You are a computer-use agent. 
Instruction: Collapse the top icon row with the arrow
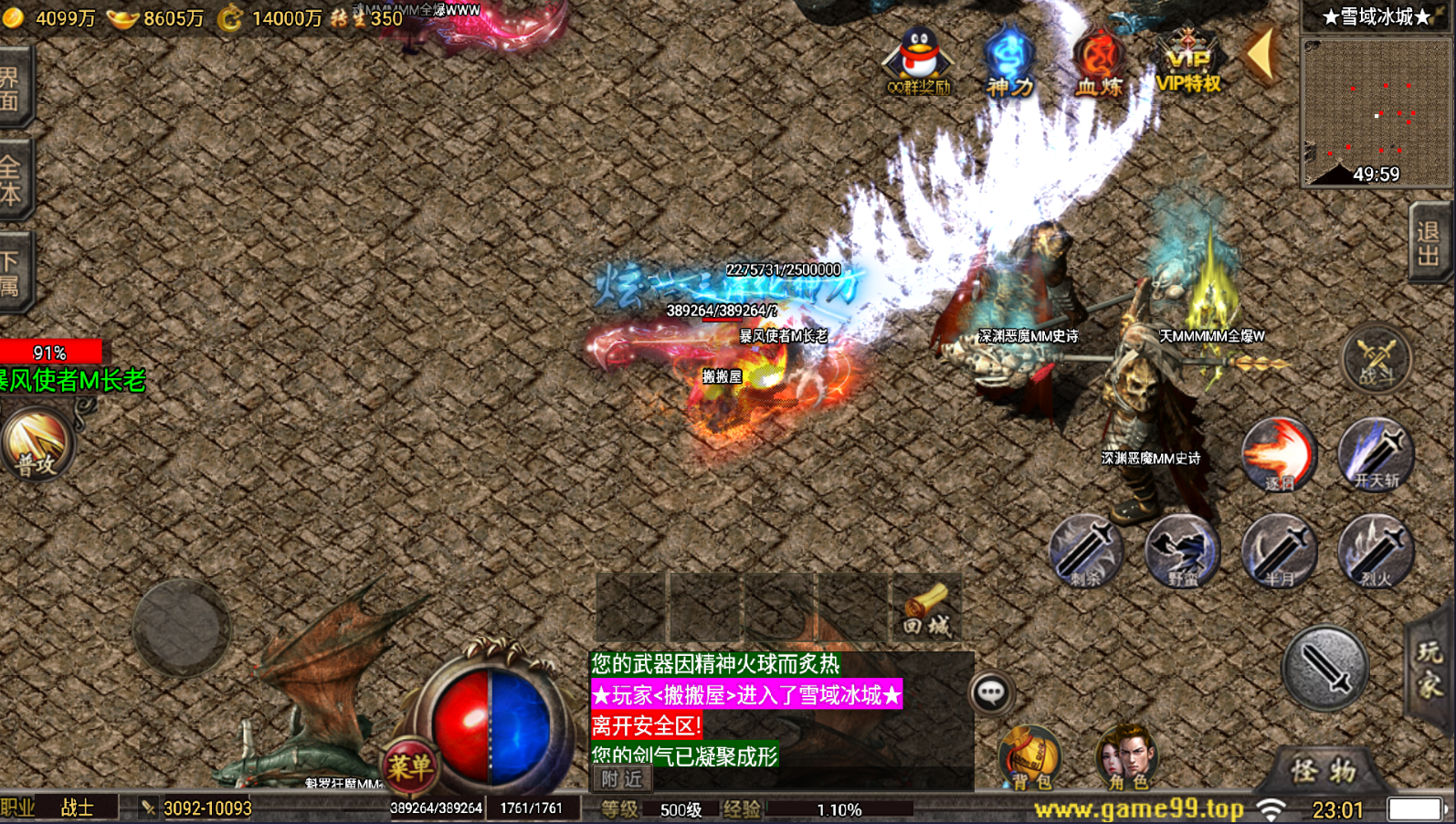tap(1262, 55)
